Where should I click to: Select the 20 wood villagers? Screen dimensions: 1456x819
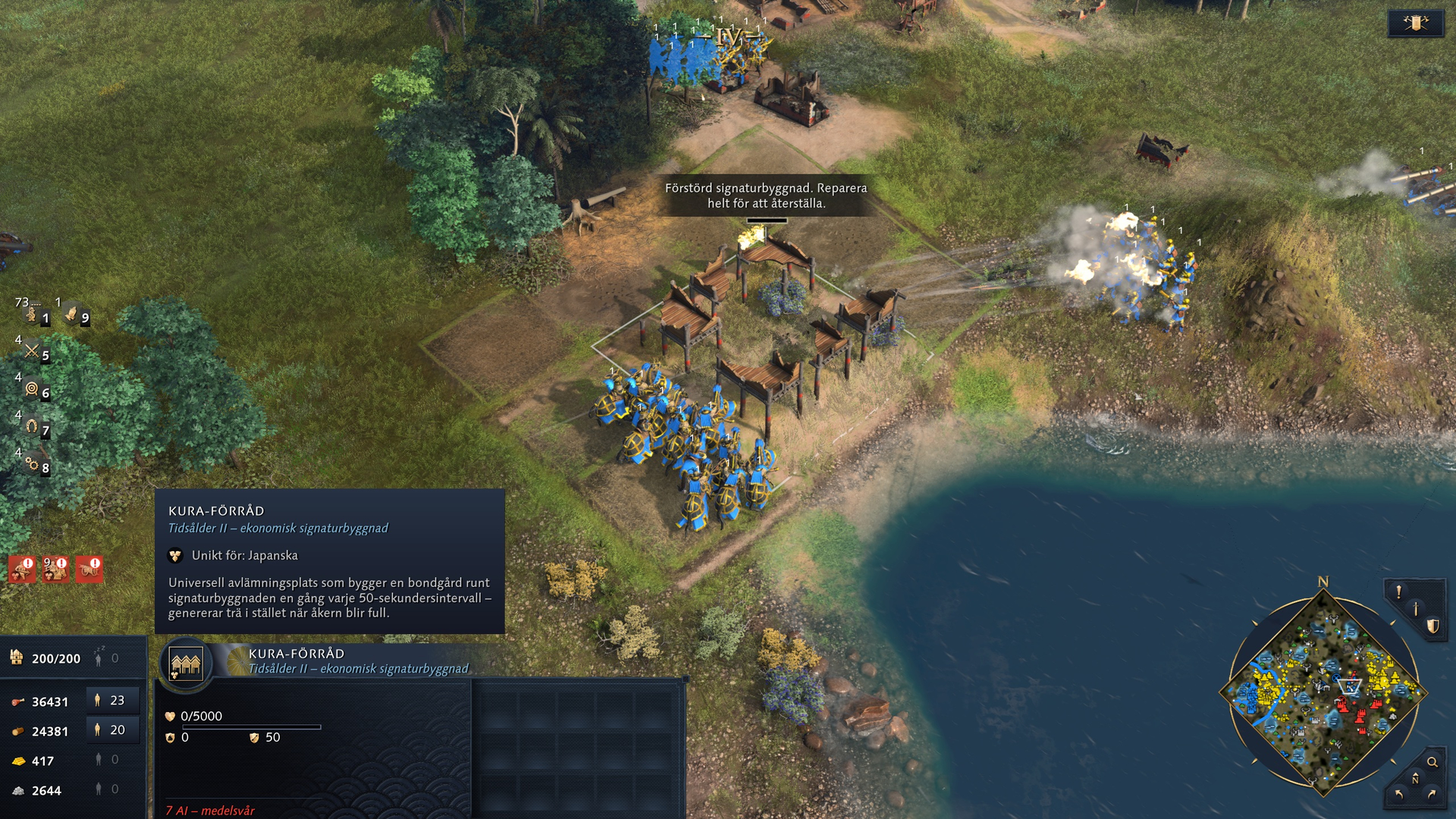coord(112,730)
